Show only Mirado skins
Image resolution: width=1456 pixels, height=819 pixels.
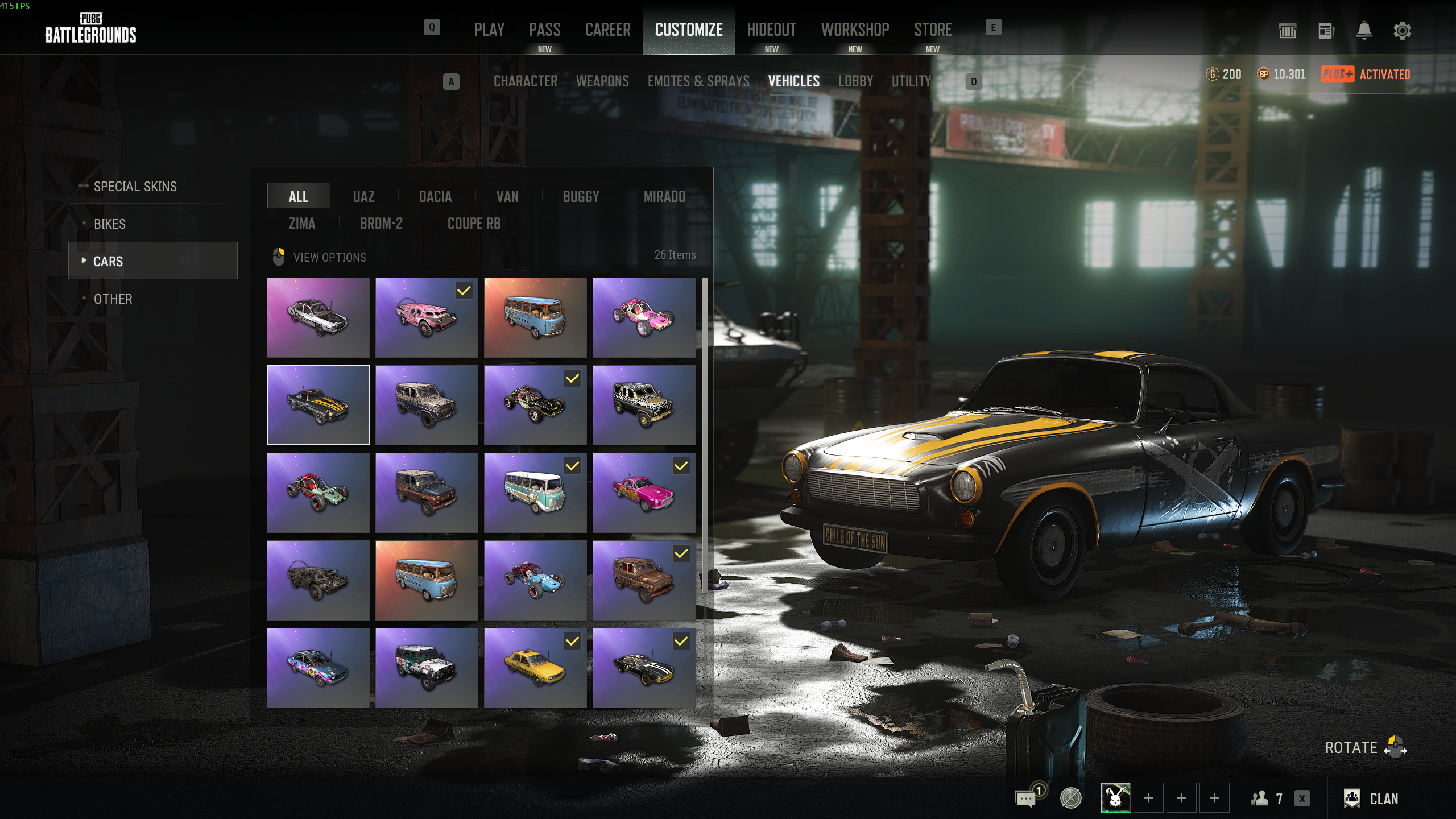point(664,197)
